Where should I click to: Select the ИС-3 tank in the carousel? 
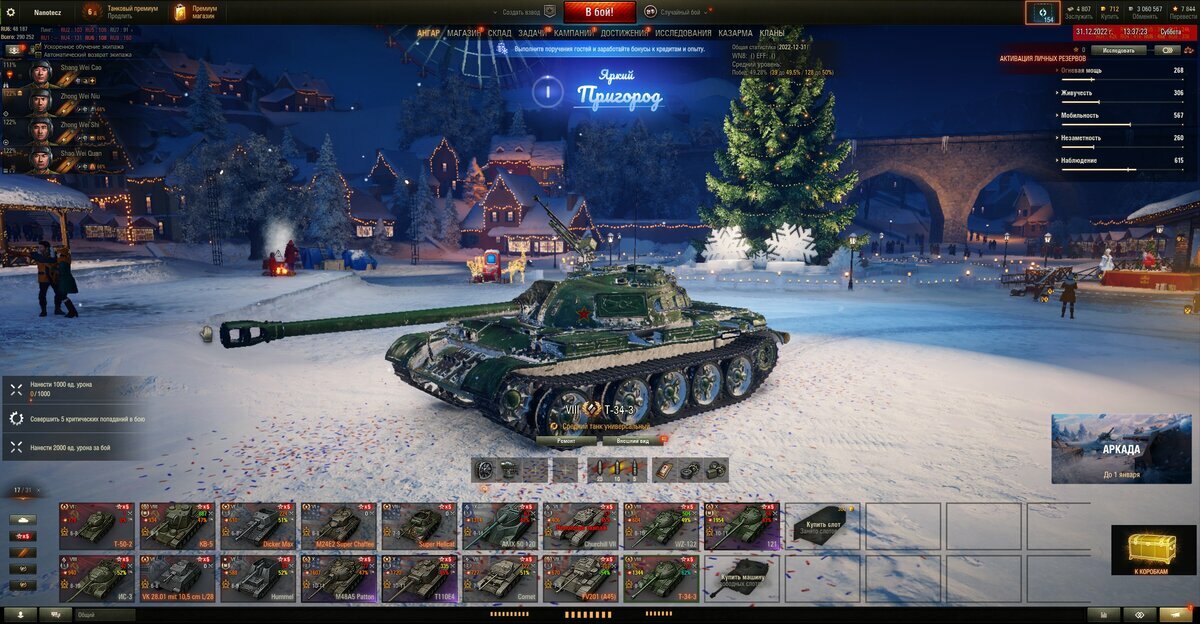[96, 579]
